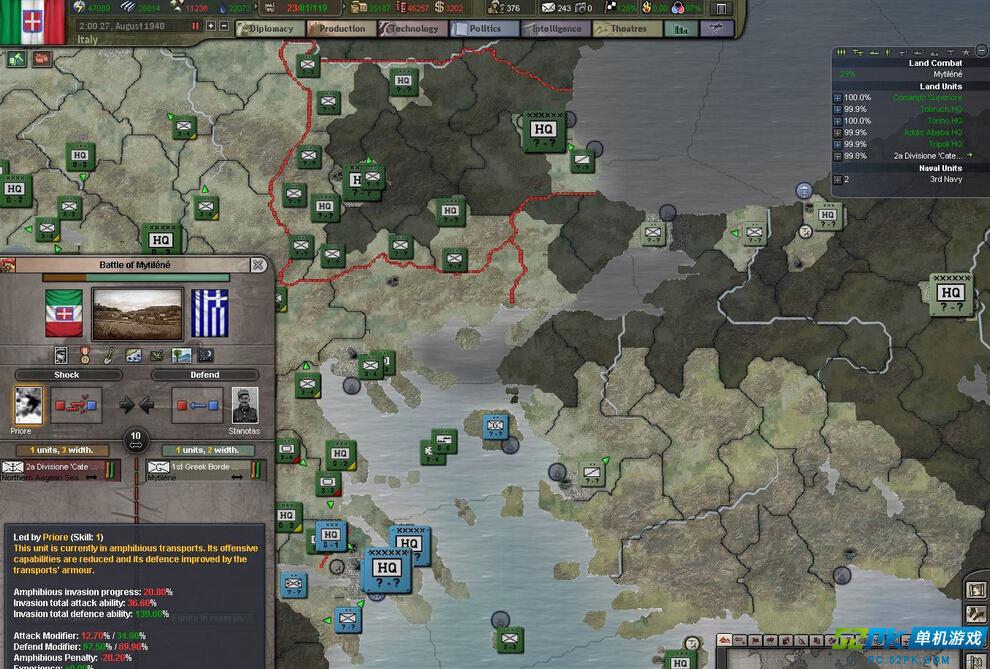990x669 pixels.
Task: Open the Mytiléné land combat entry
Action: coord(947,74)
